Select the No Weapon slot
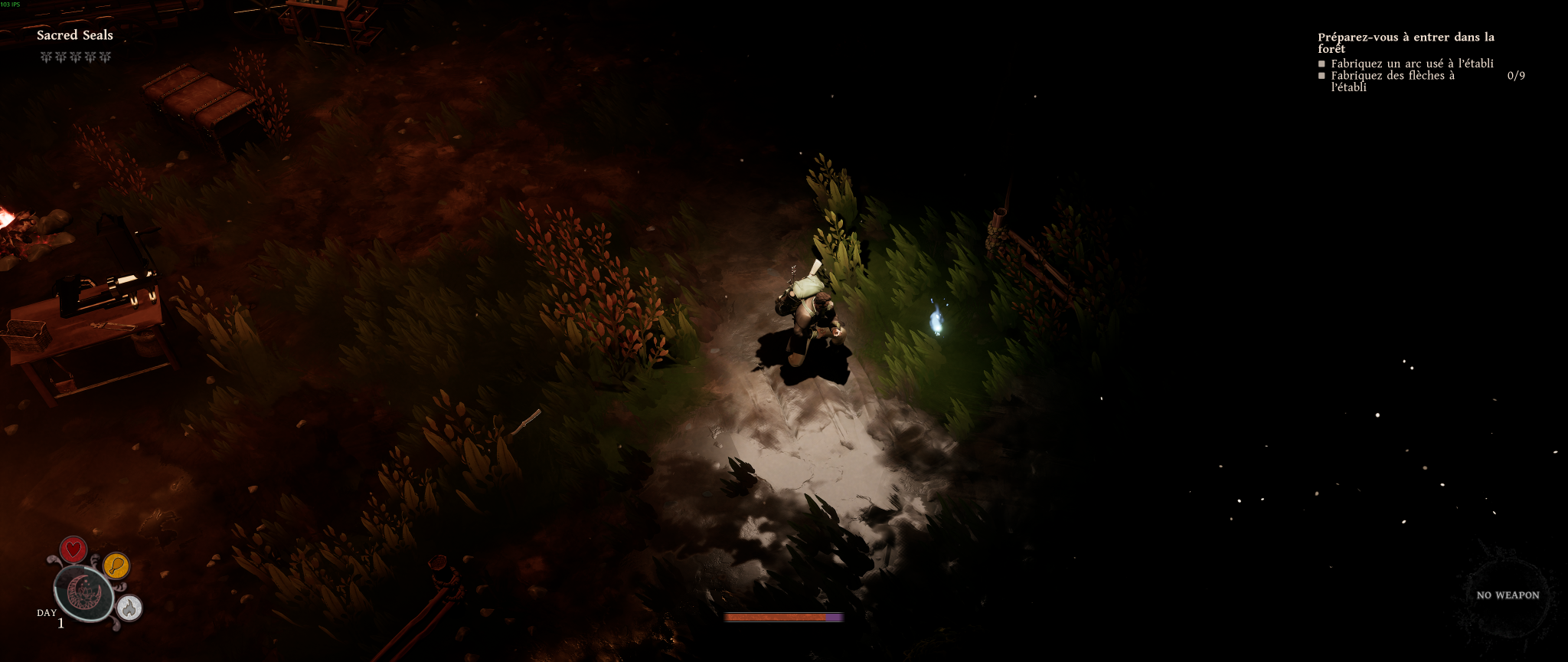This screenshot has height=662, width=1568. point(1508,595)
